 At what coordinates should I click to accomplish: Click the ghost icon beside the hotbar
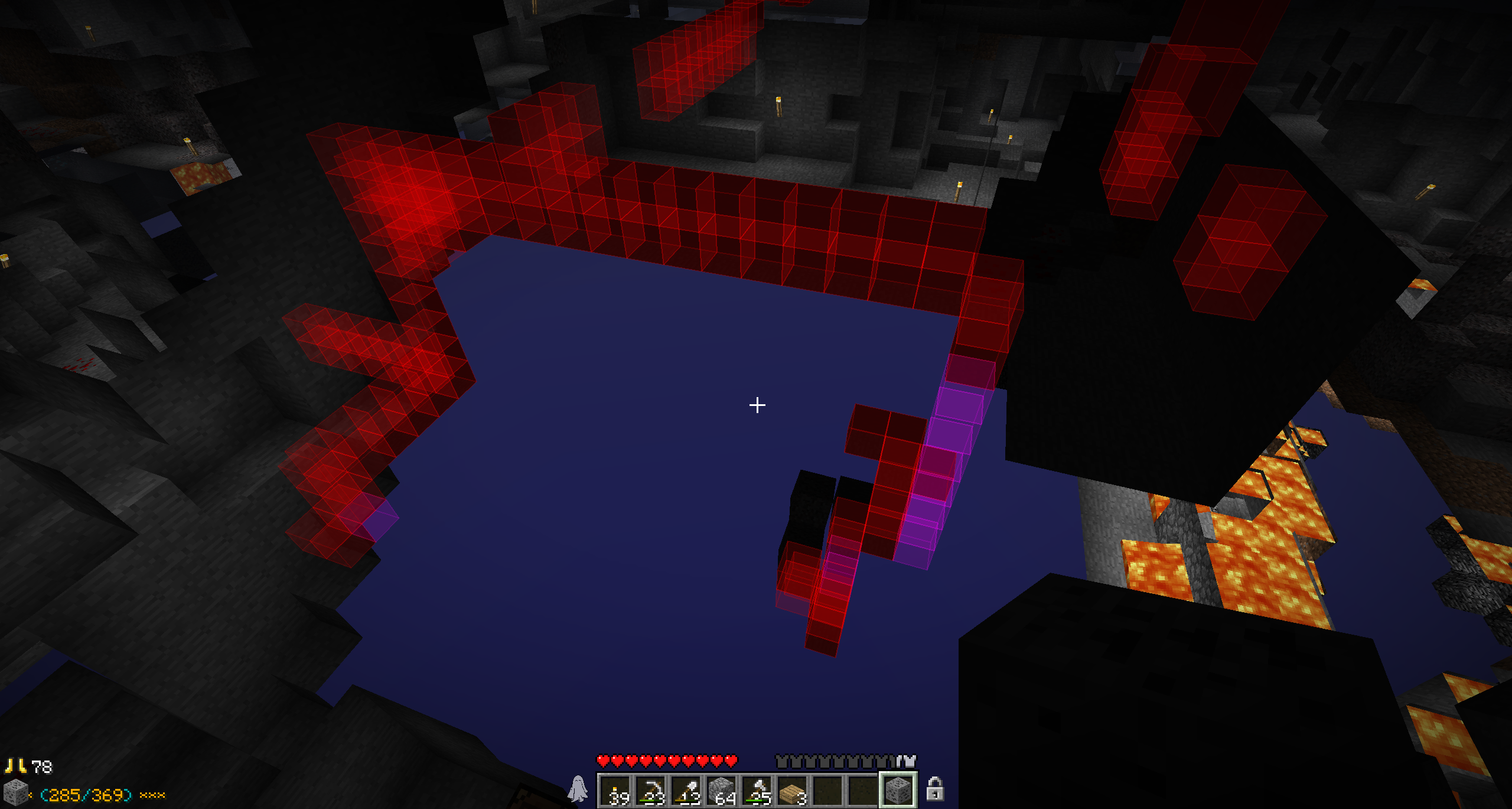click(x=578, y=789)
